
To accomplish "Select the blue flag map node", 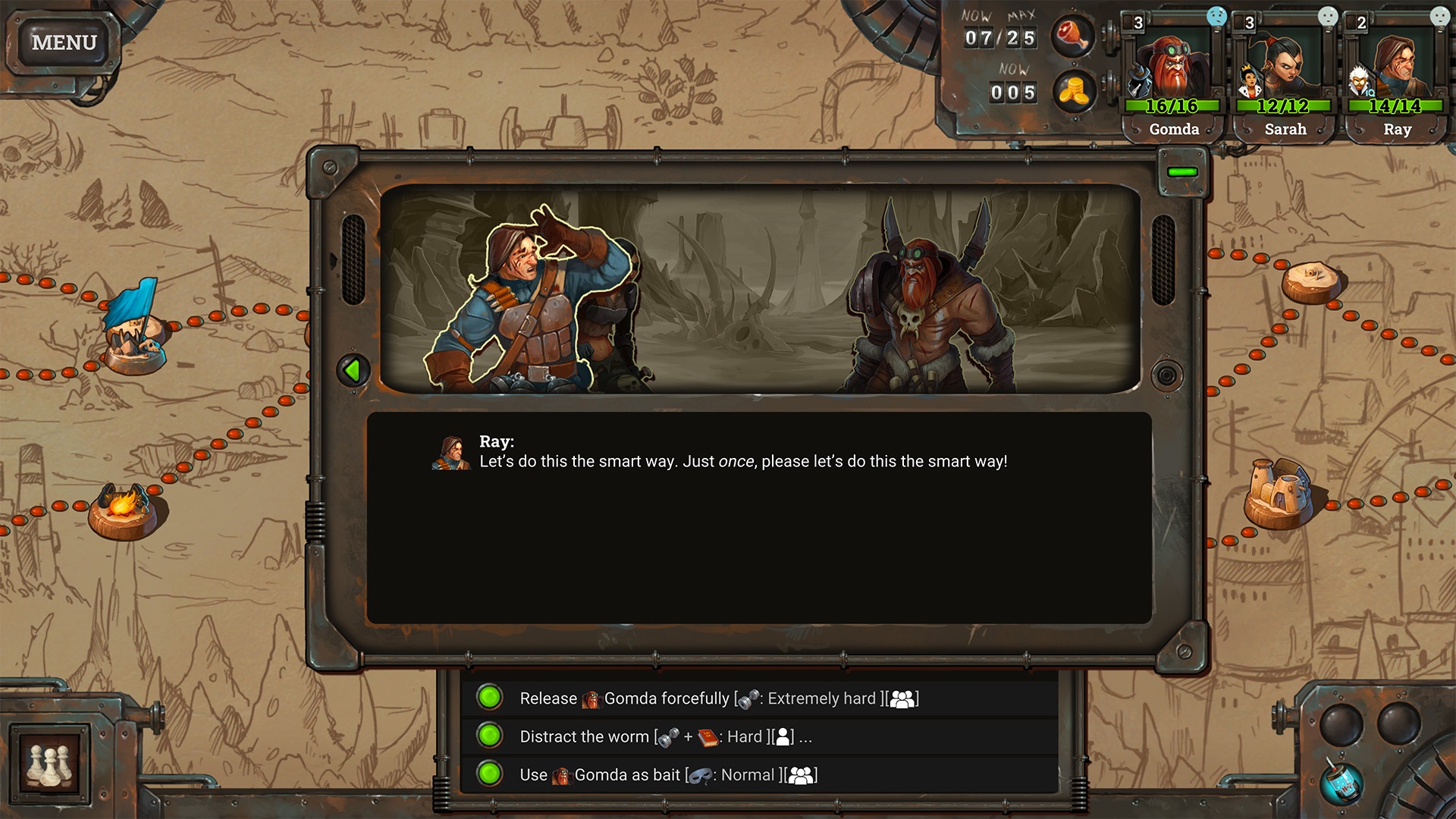I will (134, 328).
